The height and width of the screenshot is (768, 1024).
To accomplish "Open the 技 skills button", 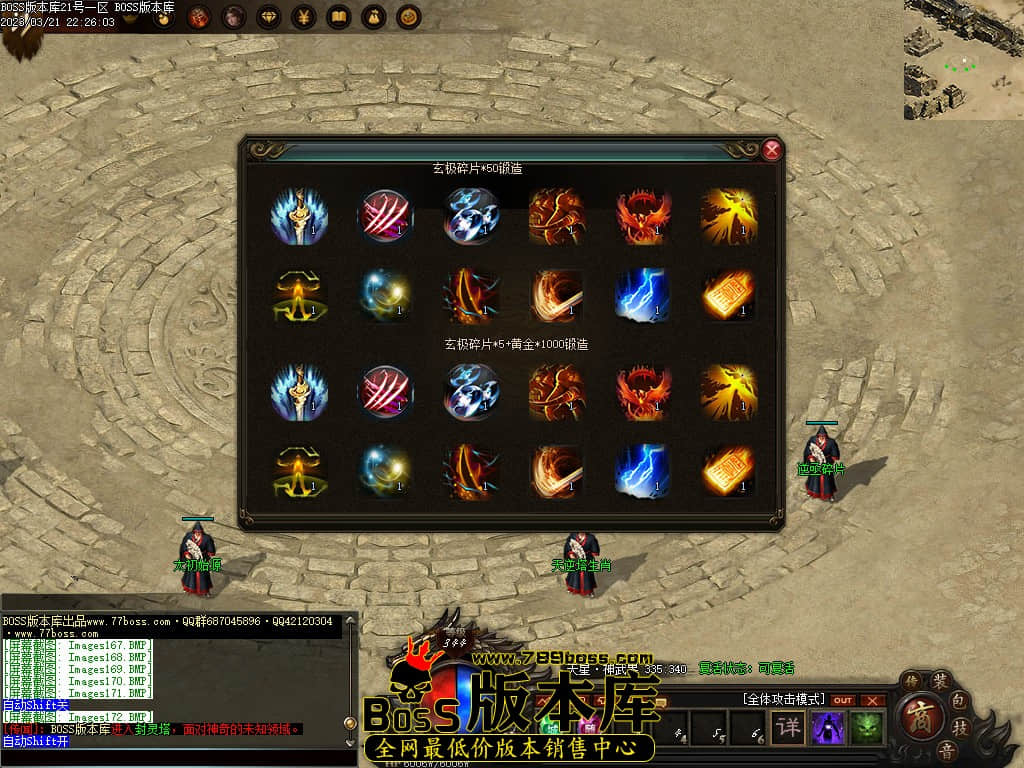I will click(961, 727).
